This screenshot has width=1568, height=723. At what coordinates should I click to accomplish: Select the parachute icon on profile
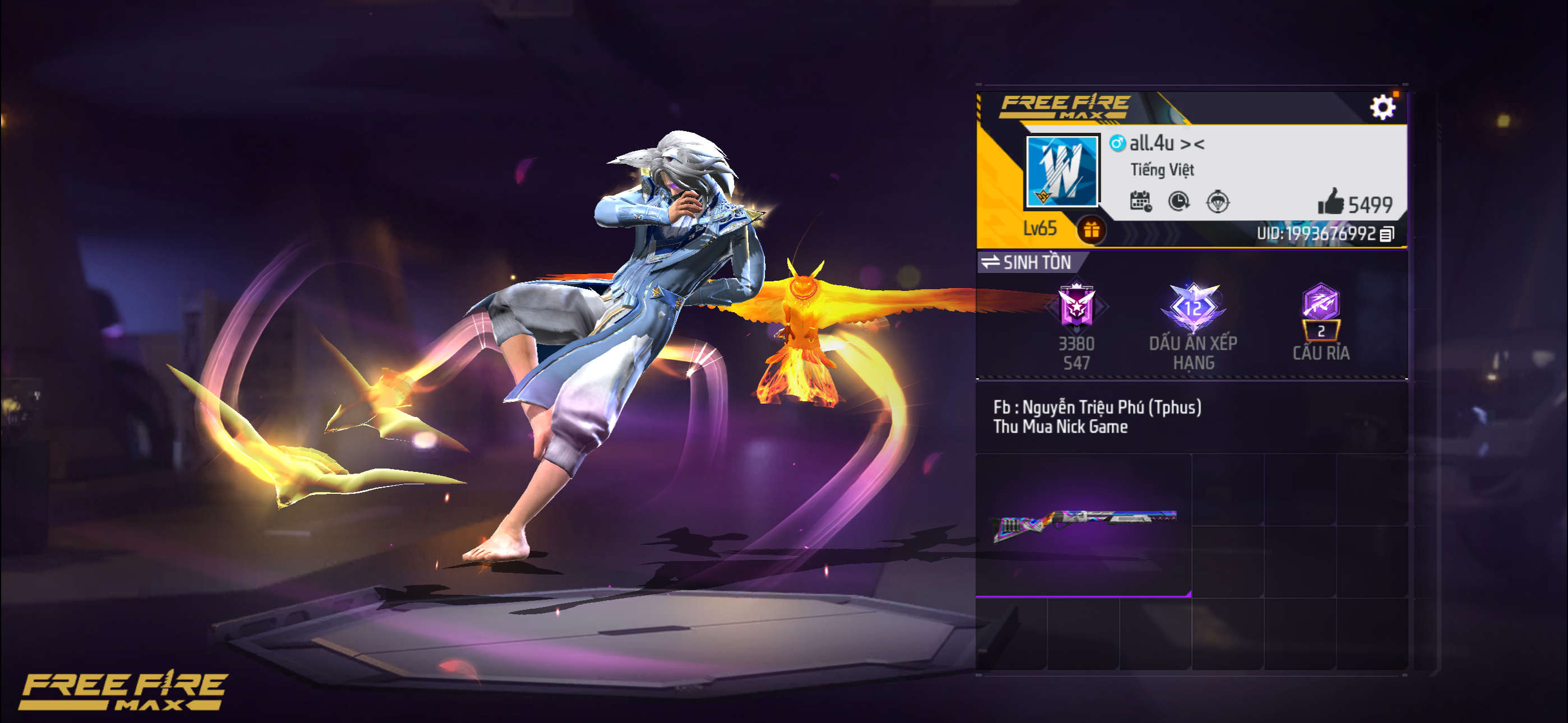click(1217, 201)
